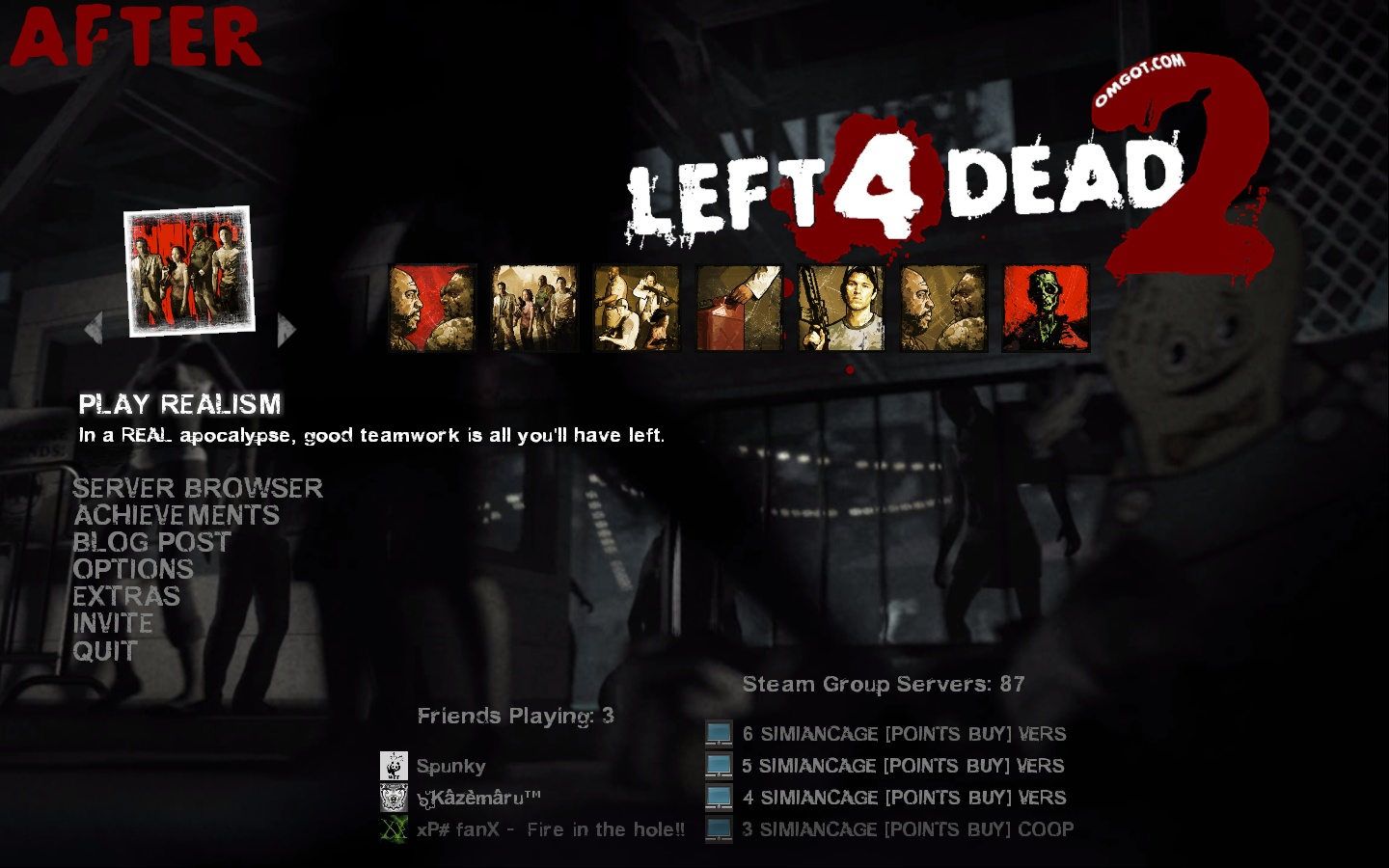1389x868 pixels.
Task: Open the ACHIEVEMENTS screen
Action: (x=177, y=515)
